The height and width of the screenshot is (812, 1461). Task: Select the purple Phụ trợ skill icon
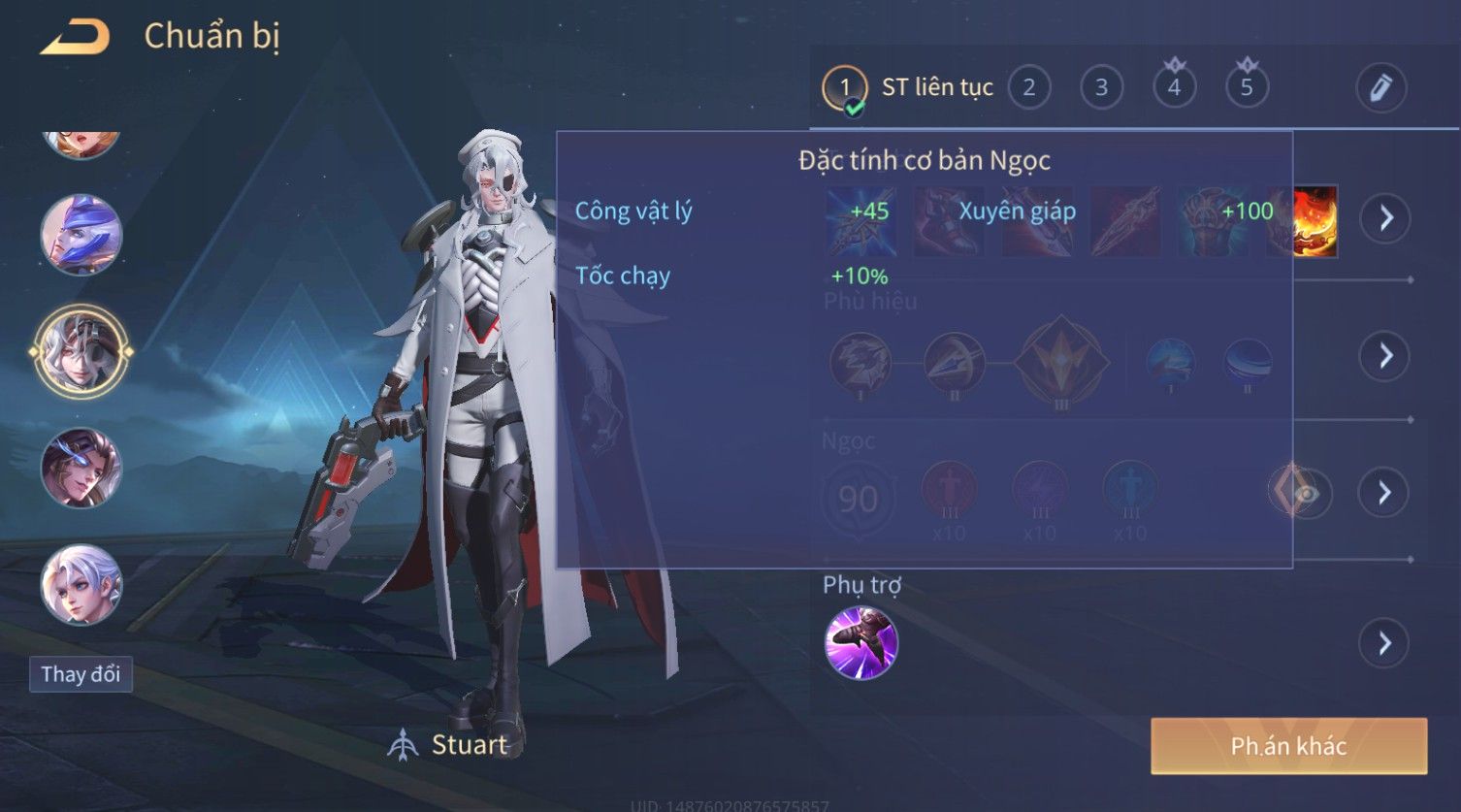[860, 642]
